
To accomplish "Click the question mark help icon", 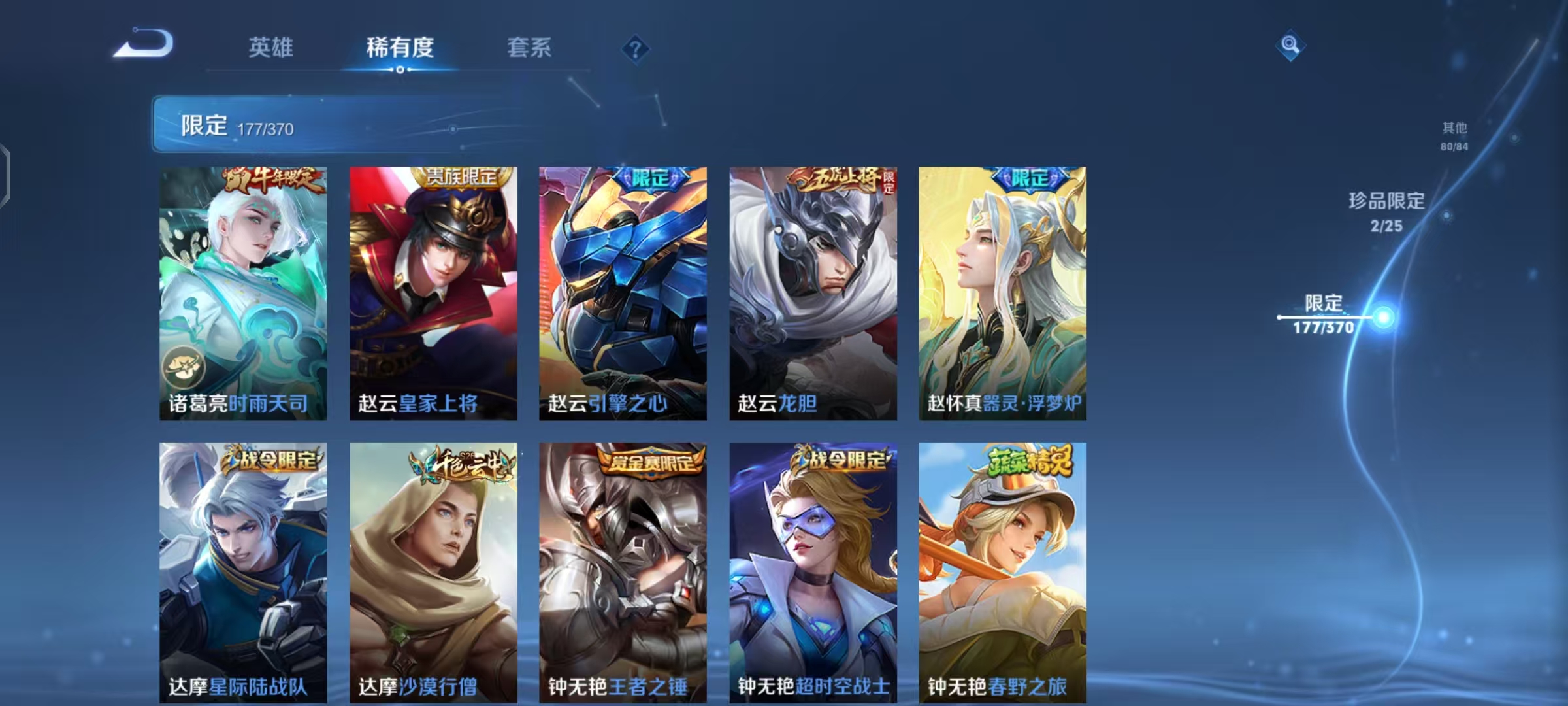I will pos(635,50).
